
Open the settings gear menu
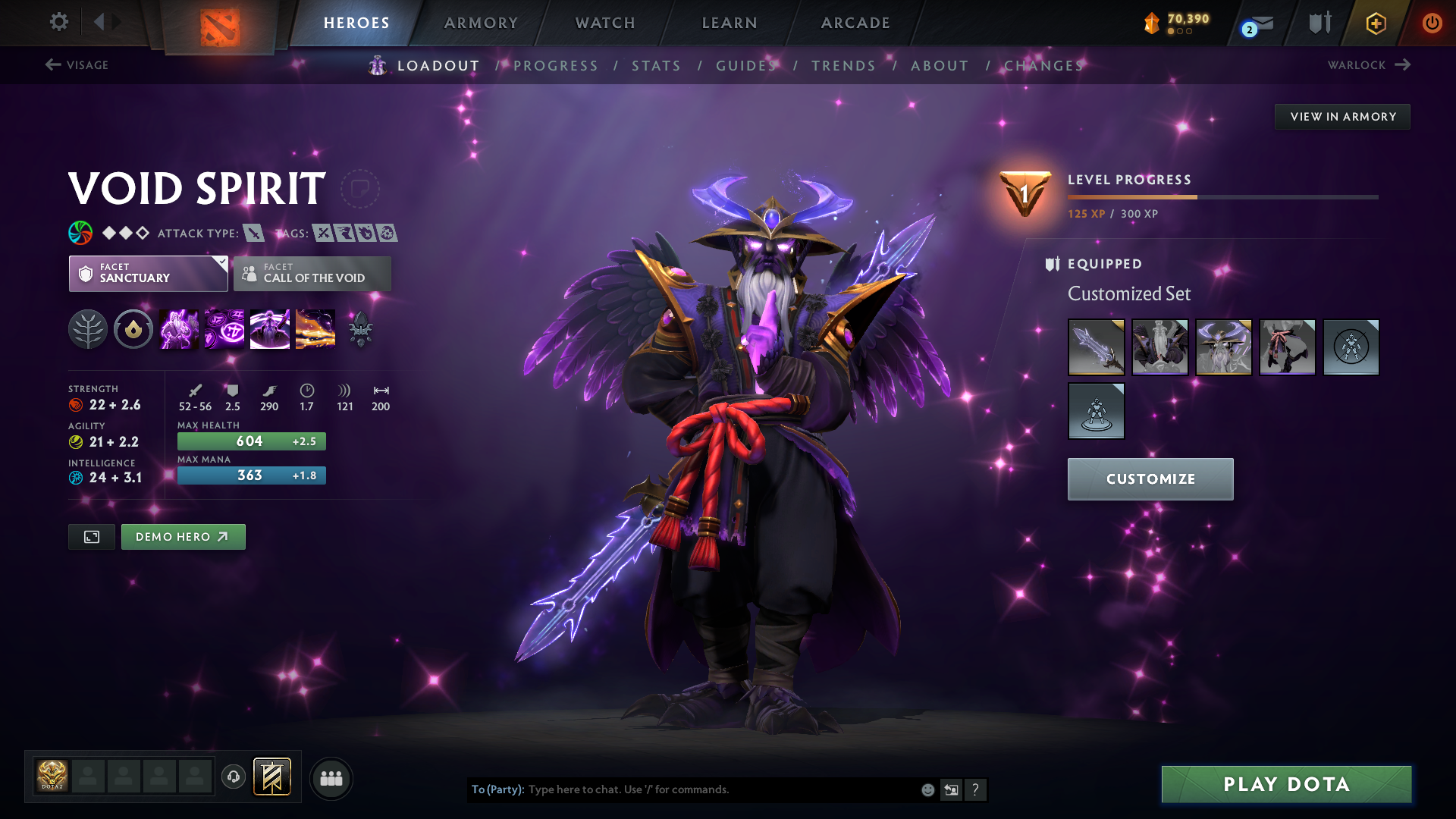click(58, 22)
